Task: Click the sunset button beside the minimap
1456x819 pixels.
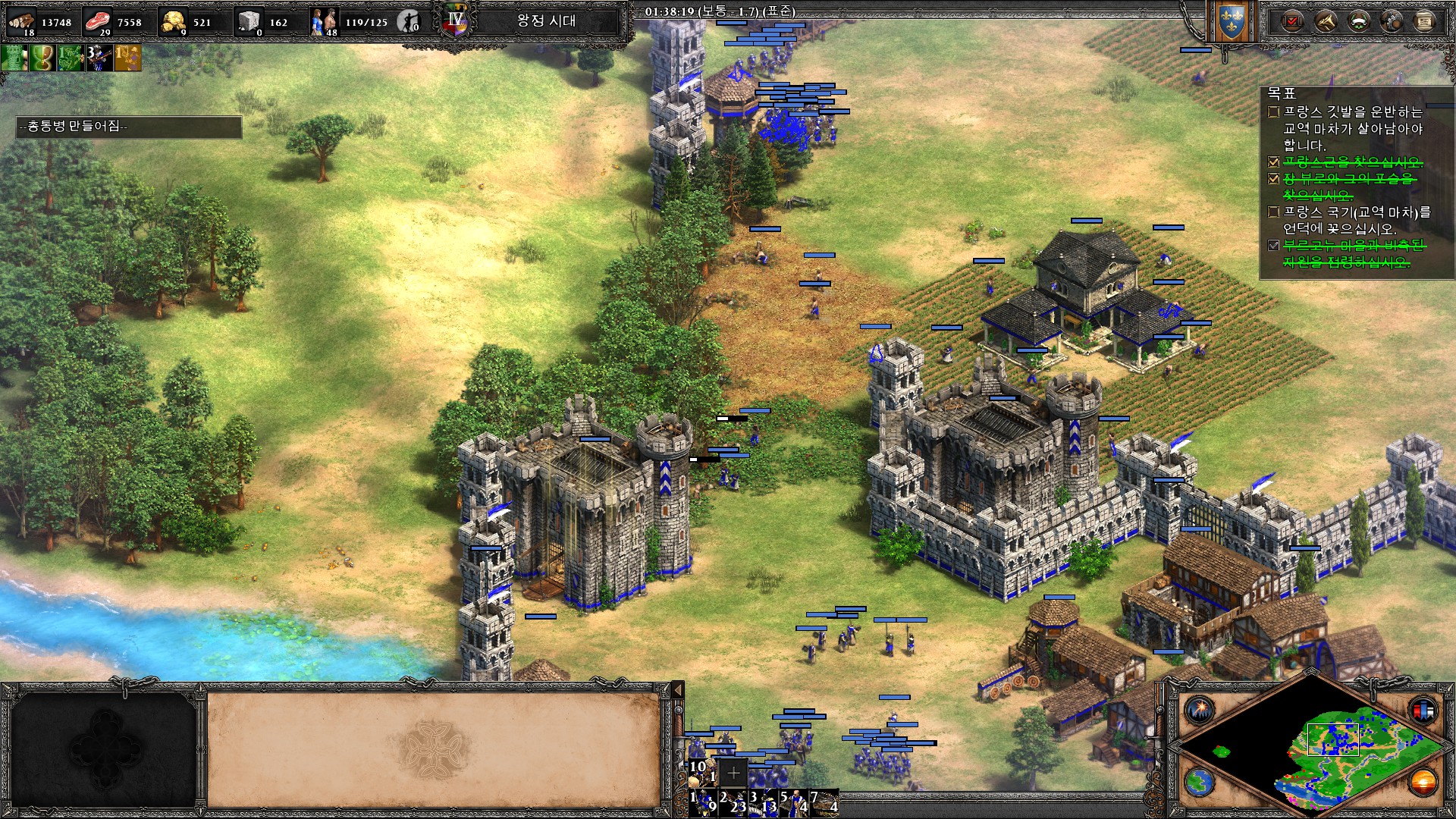Action: click(1423, 782)
